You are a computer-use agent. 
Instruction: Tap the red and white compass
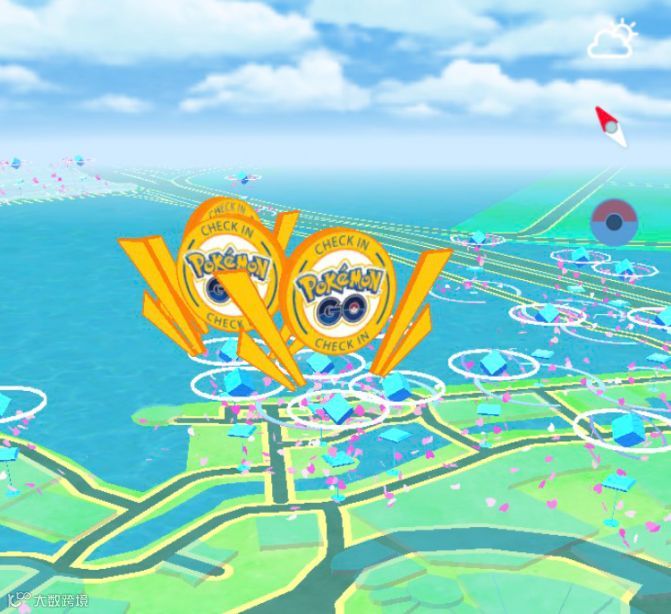(609, 126)
